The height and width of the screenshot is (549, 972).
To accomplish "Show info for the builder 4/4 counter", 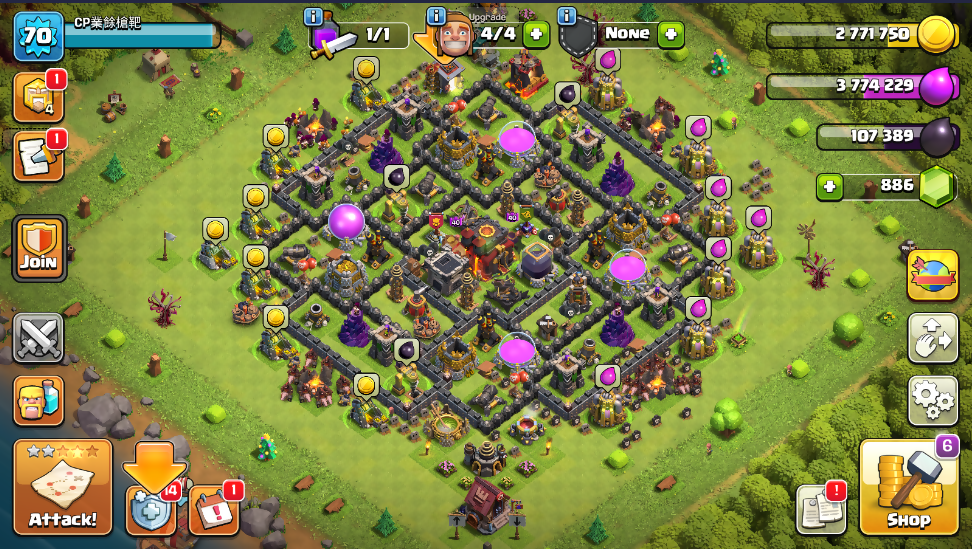I will pos(436,17).
